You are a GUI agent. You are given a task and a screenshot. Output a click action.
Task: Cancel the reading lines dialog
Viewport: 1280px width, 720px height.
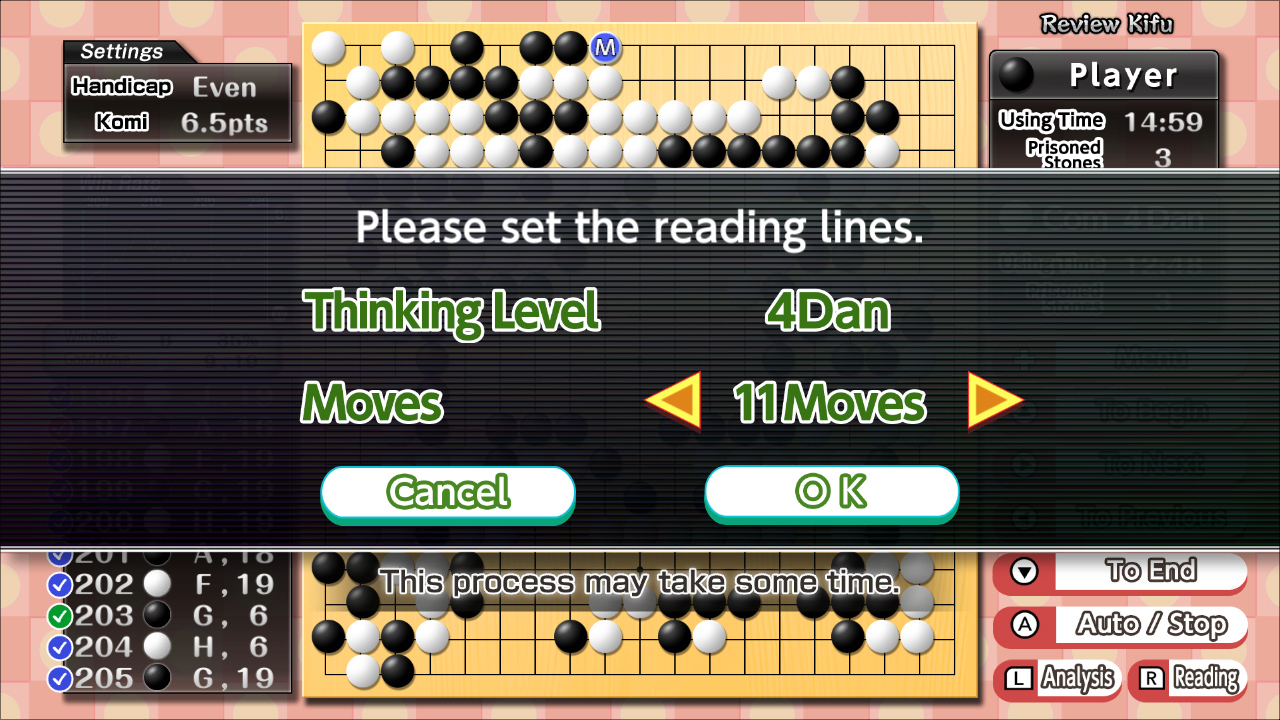tap(447, 492)
